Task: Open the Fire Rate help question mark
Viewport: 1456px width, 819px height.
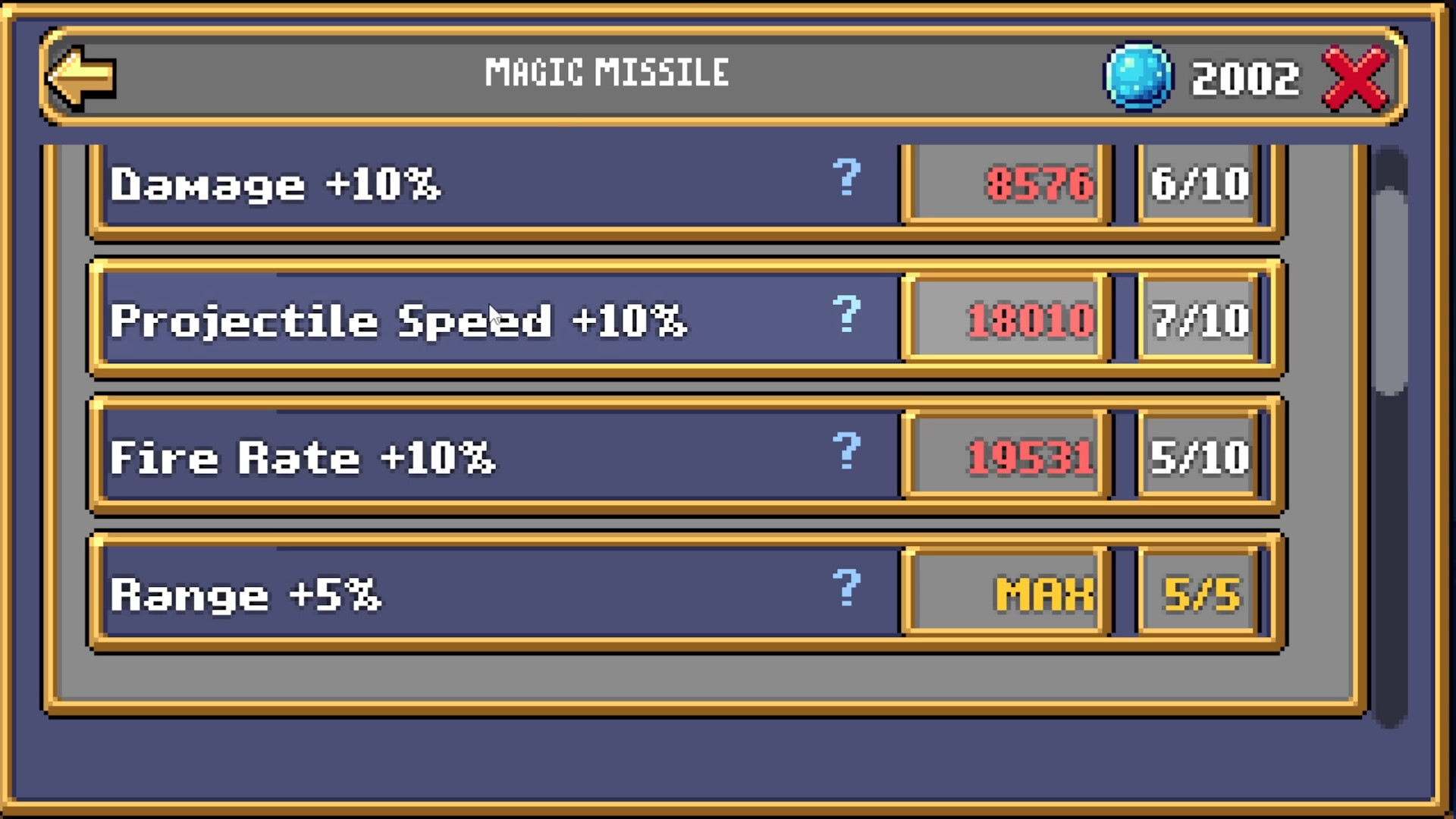Action: pos(847,453)
